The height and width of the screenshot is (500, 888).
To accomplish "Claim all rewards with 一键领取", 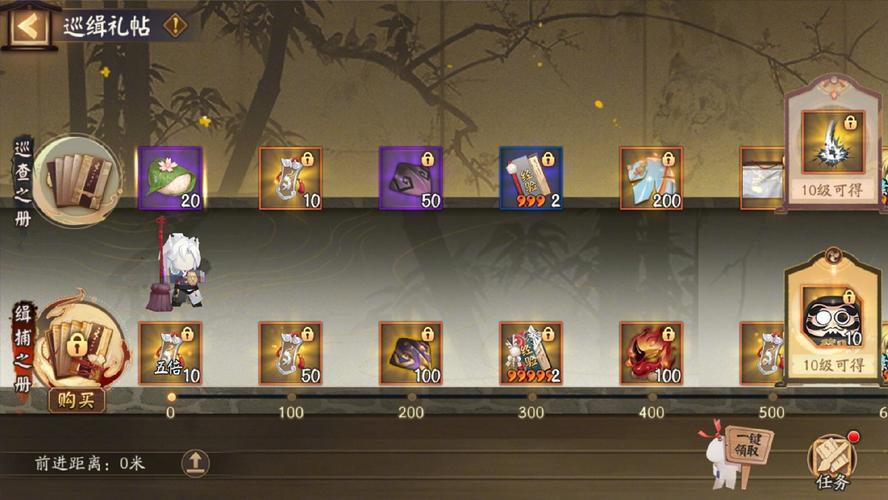I will (747, 446).
